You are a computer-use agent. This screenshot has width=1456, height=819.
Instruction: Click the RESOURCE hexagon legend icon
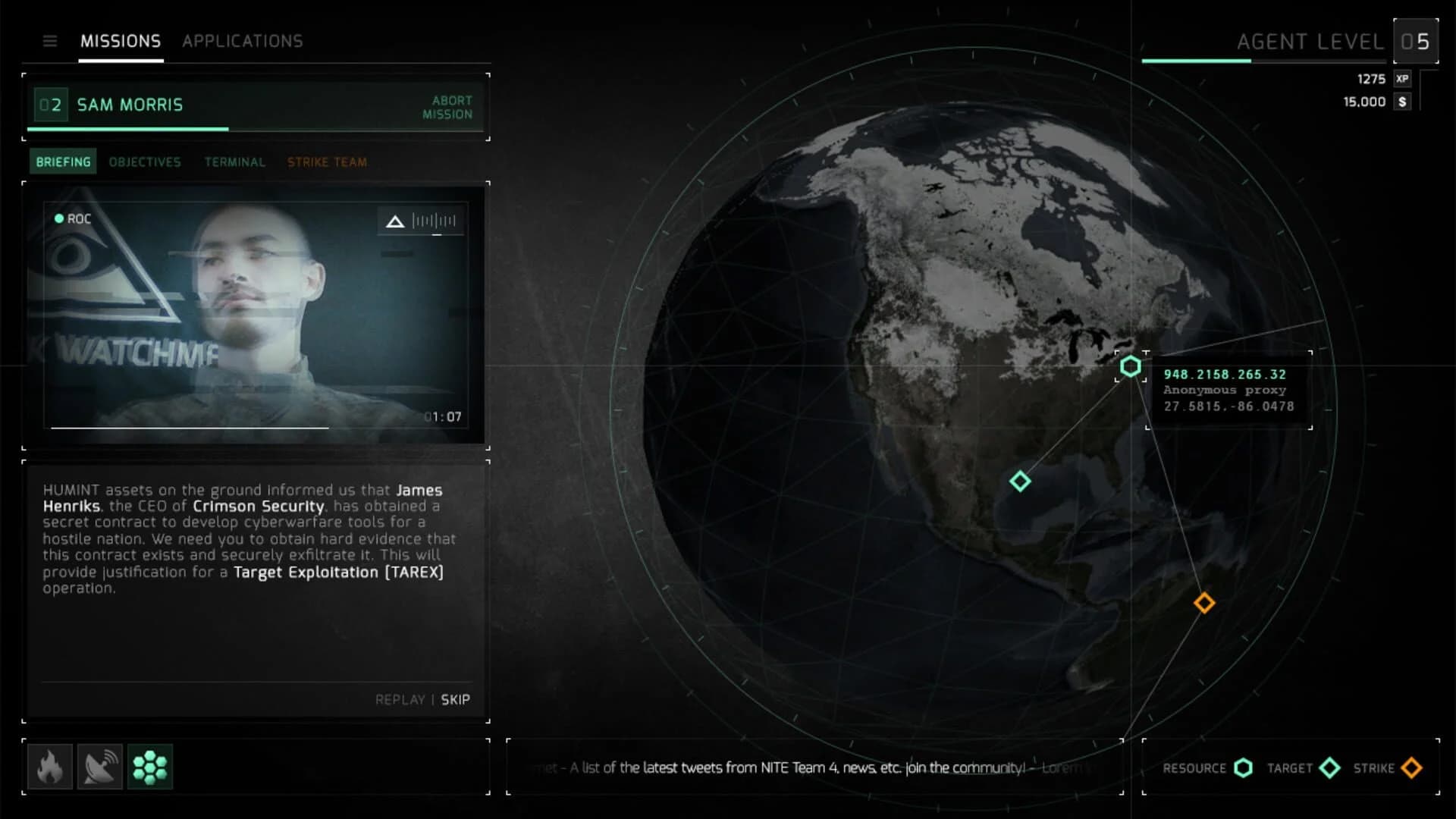click(1243, 768)
